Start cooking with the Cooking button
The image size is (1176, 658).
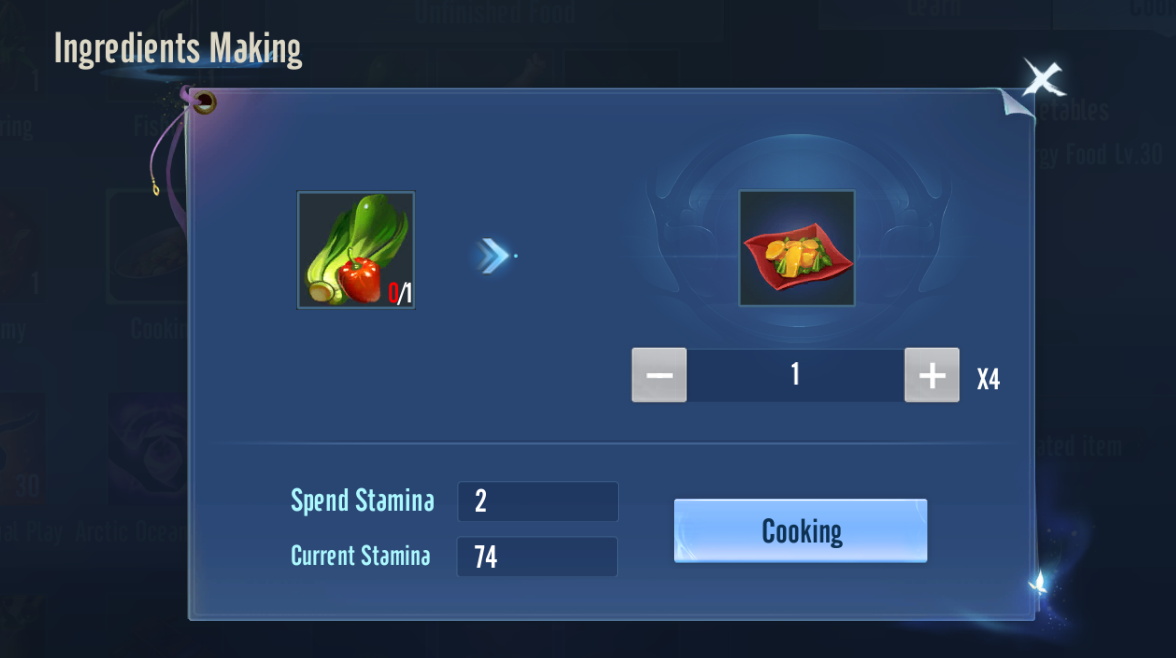tap(800, 531)
